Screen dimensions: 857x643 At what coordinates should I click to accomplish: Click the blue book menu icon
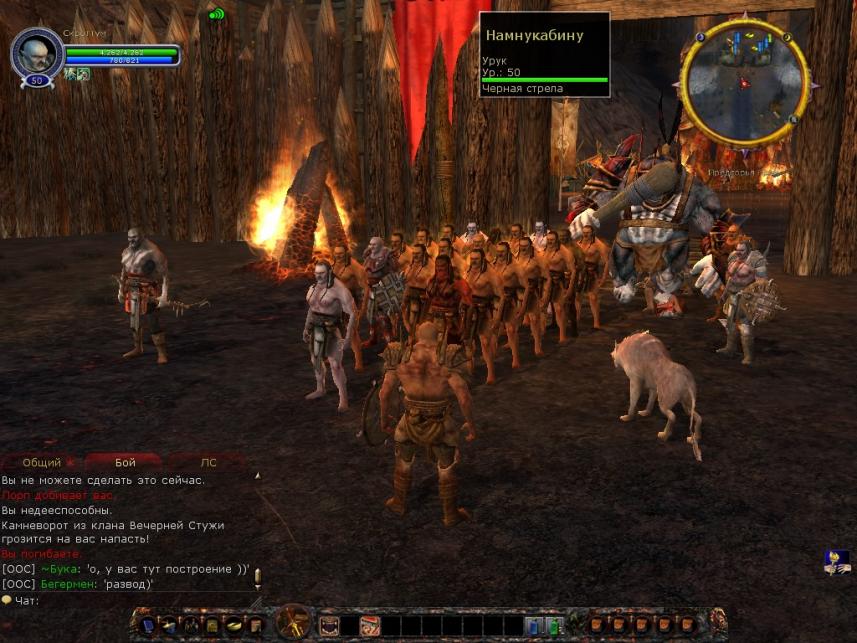click(x=148, y=626)
